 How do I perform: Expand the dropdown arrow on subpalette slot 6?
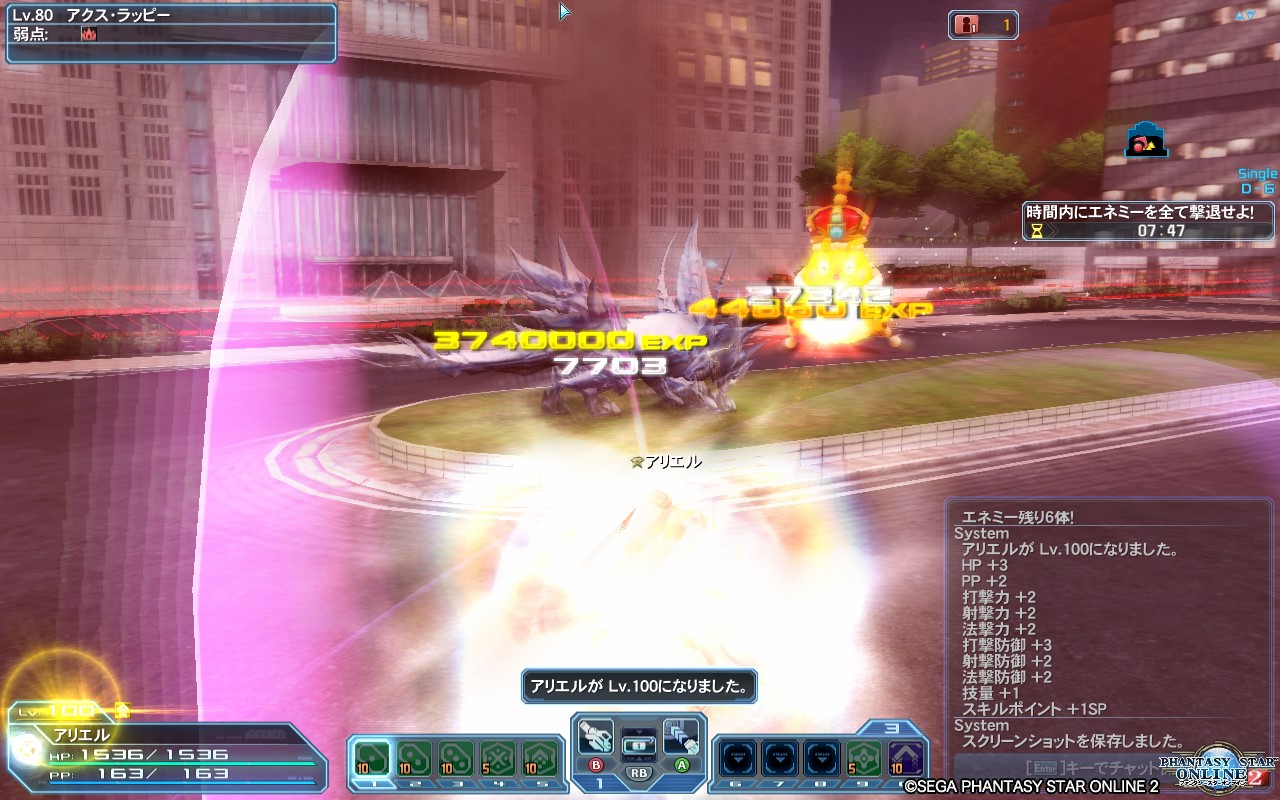click(x=737, y=760)
